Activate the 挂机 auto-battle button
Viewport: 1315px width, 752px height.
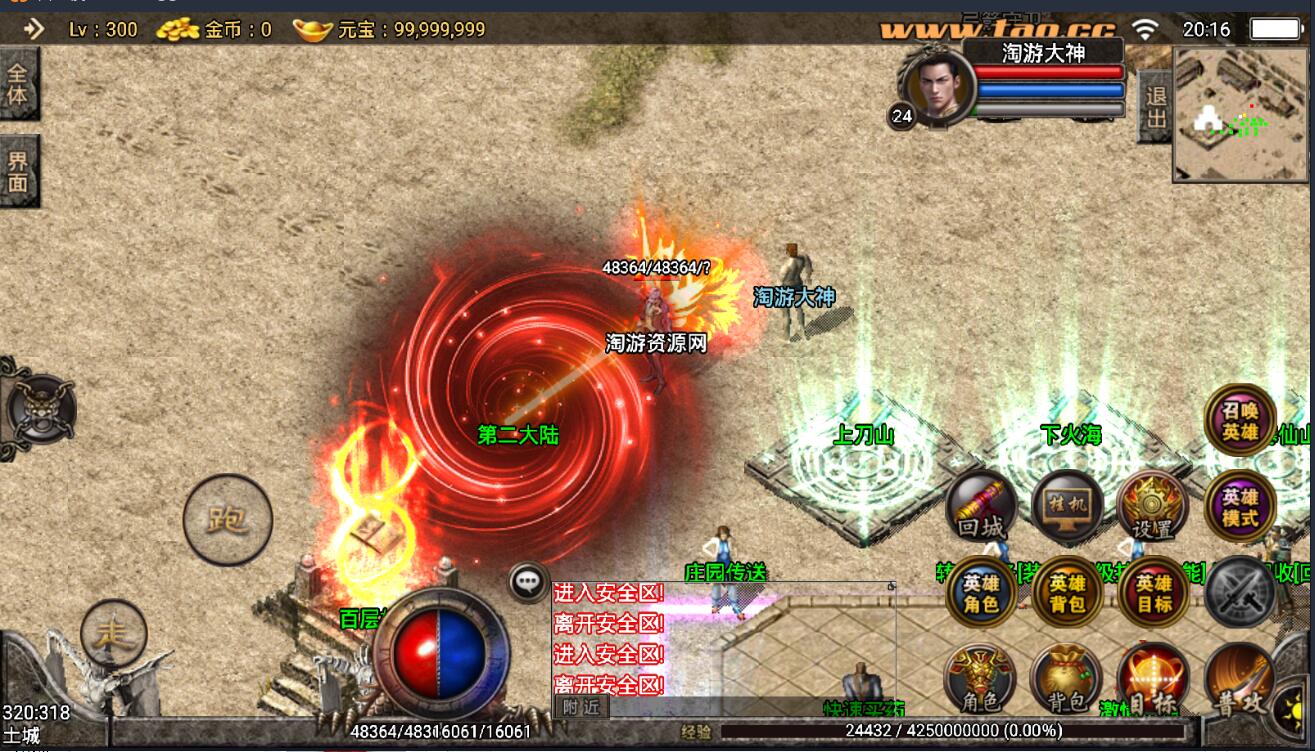pyautogui.click(x=1067, y=506)
